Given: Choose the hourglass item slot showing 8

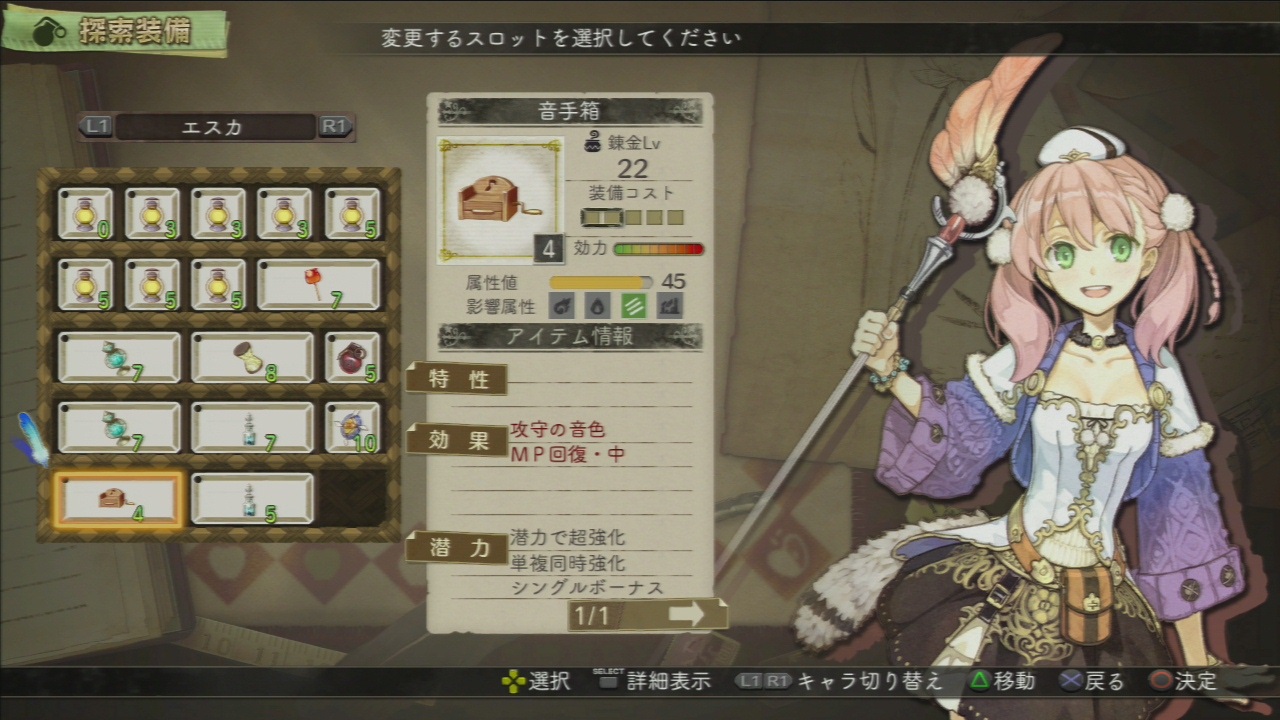Looking at the screenshot, I should point(252,357).
